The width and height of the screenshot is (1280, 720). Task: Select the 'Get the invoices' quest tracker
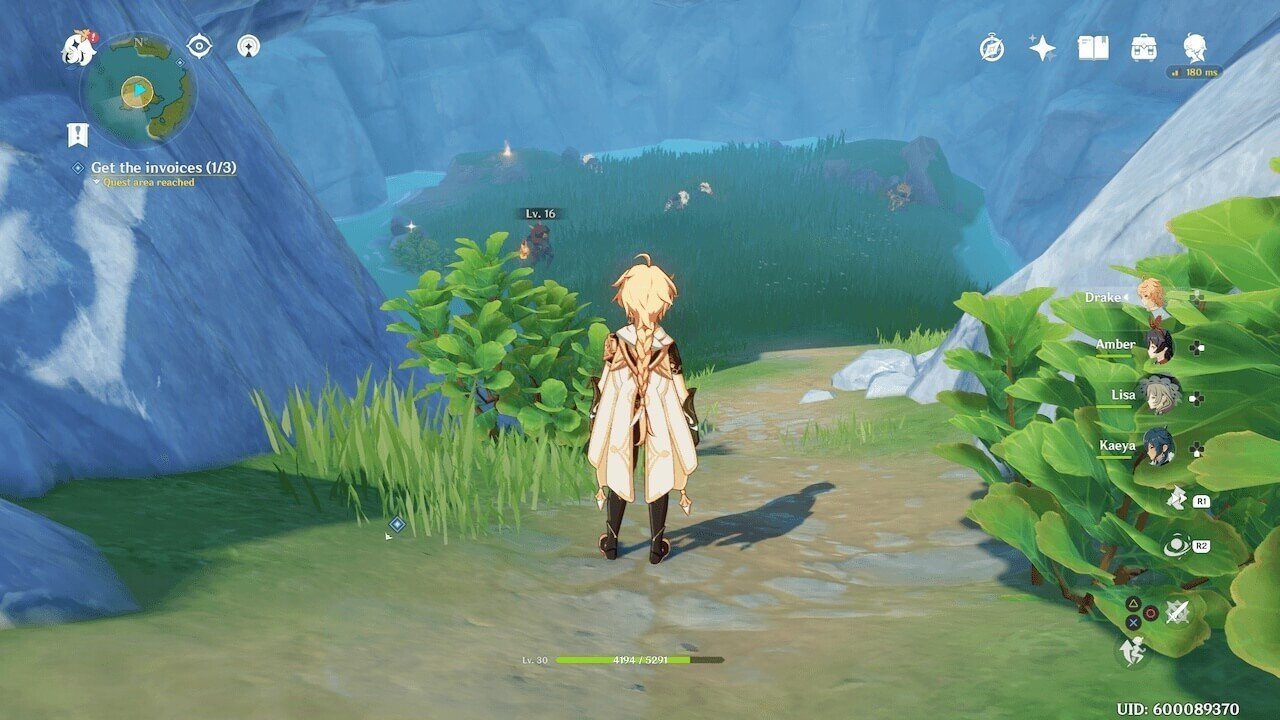(163, 168)
